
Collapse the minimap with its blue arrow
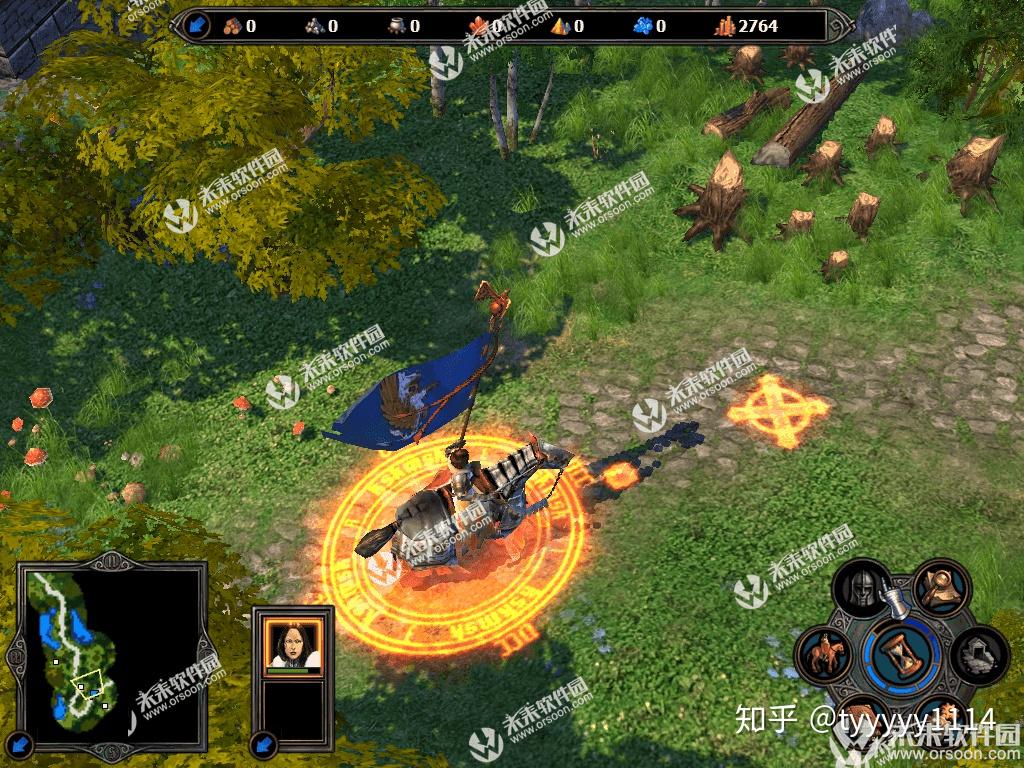[x=22, y=743]
